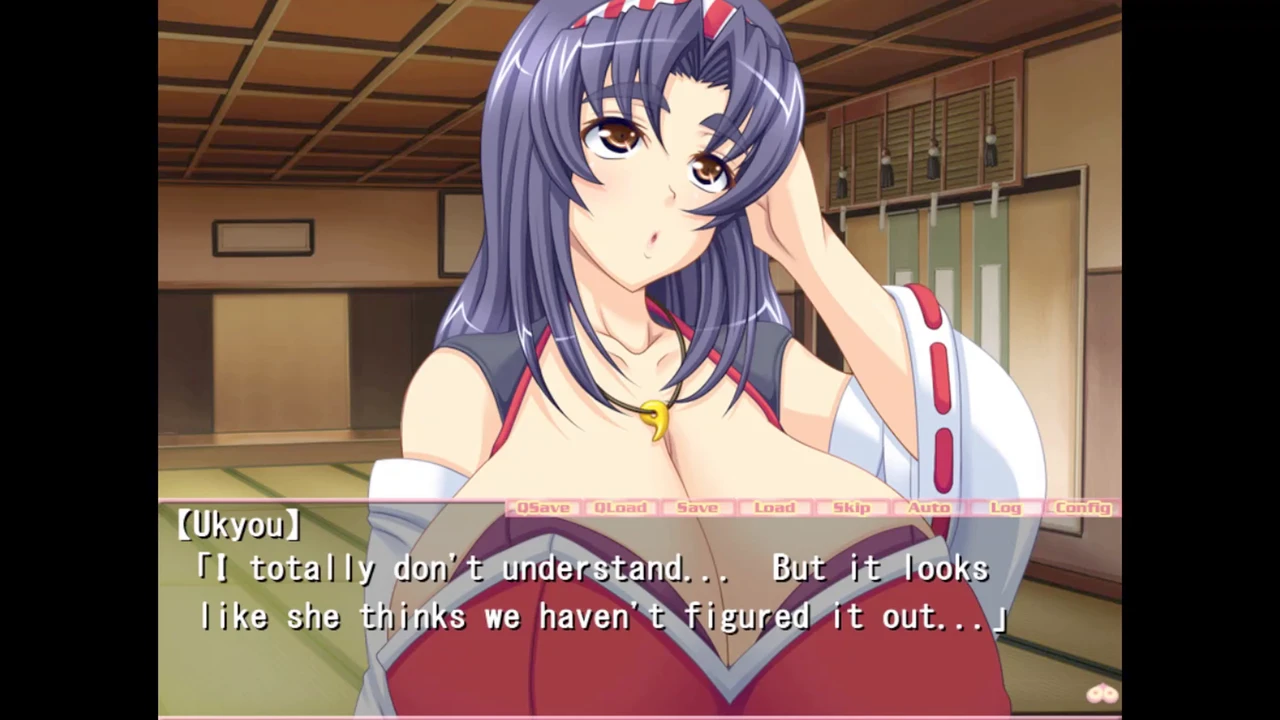
Task: Activate Skip mode
Action: point(851,508)
